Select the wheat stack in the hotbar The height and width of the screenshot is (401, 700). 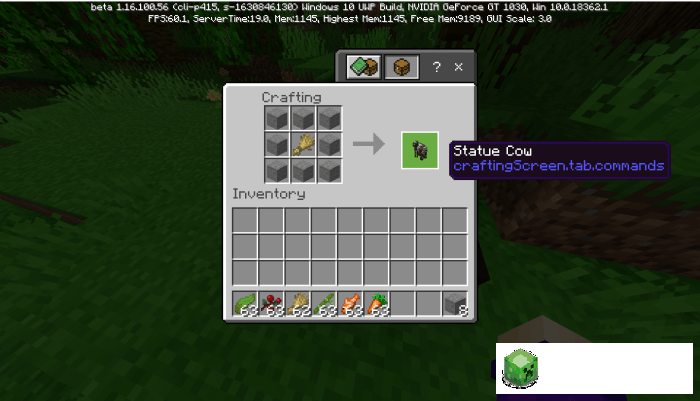[x=298, y=303]
